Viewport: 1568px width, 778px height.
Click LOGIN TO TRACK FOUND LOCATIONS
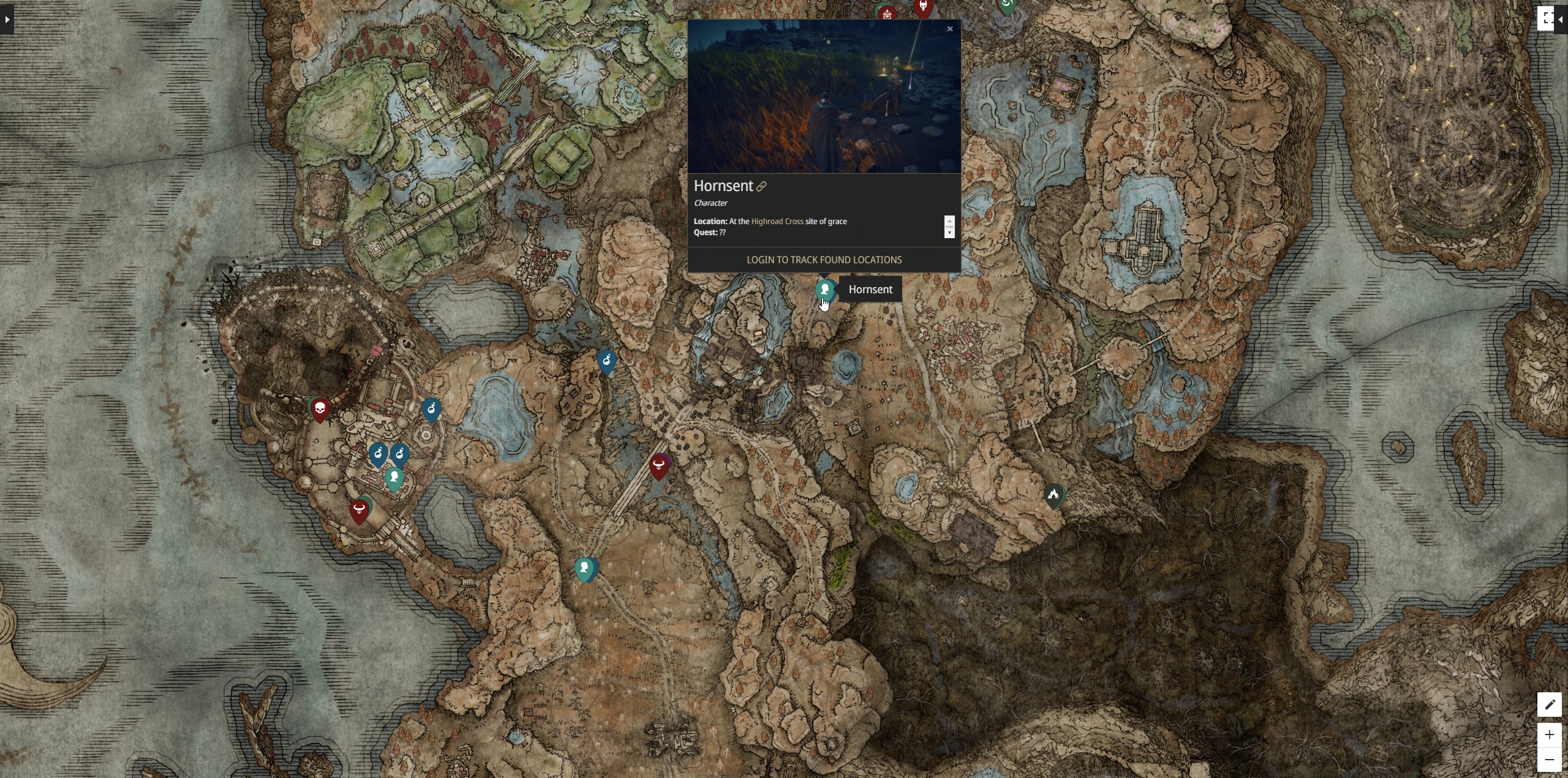tap(824, 260)
